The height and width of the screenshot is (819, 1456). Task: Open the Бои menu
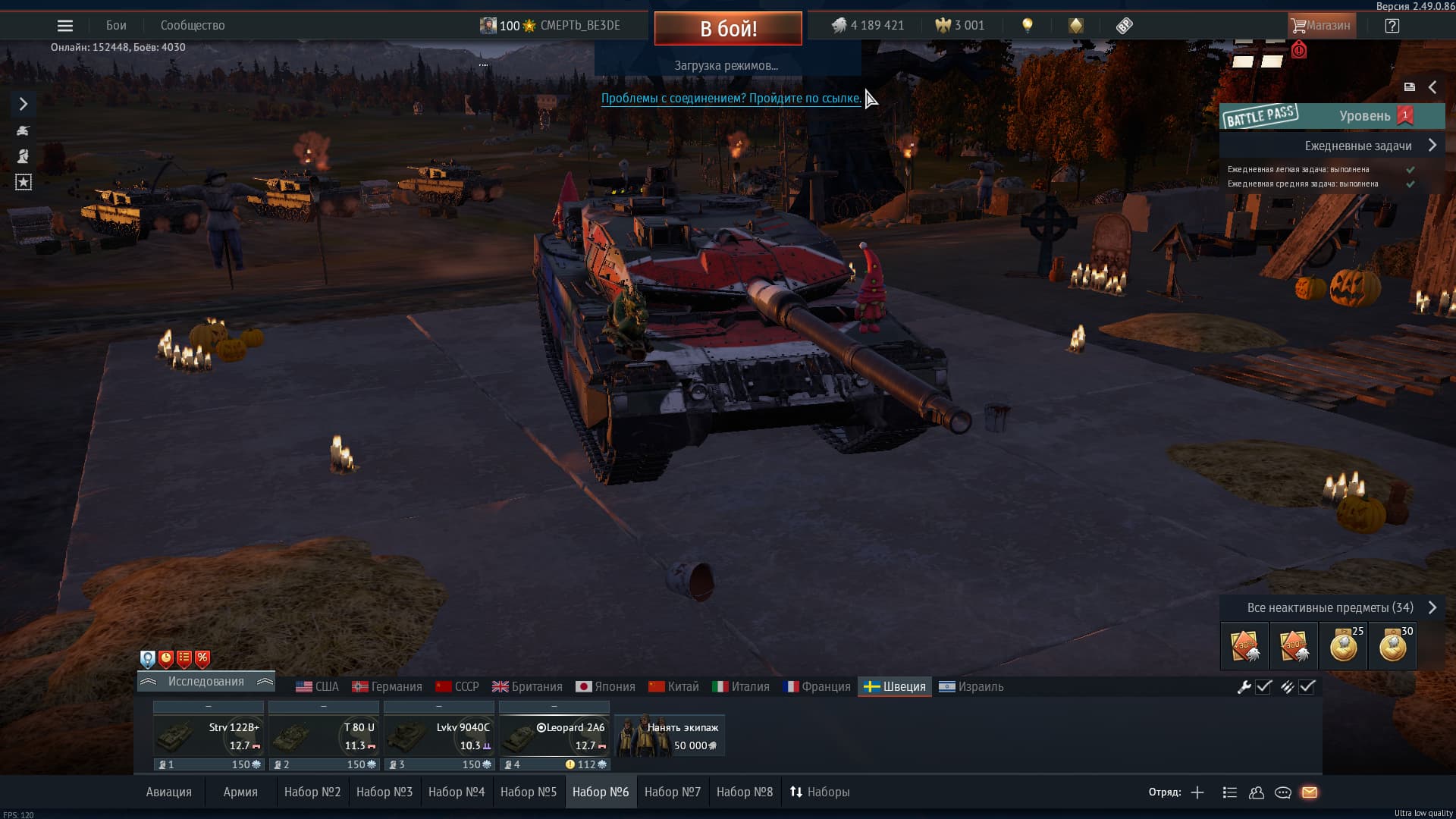tap(116, 26)
